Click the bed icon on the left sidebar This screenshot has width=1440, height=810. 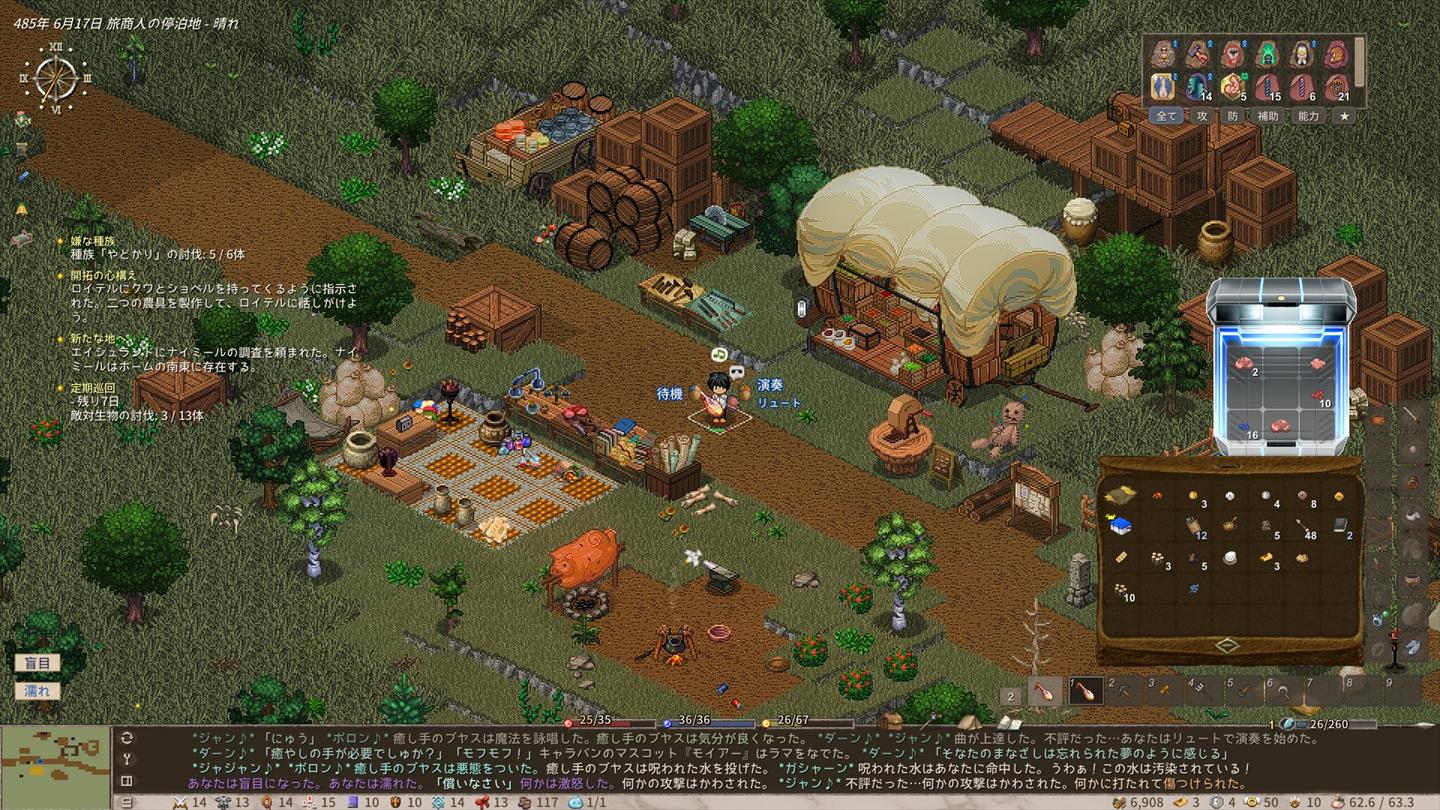click(21, 238)
